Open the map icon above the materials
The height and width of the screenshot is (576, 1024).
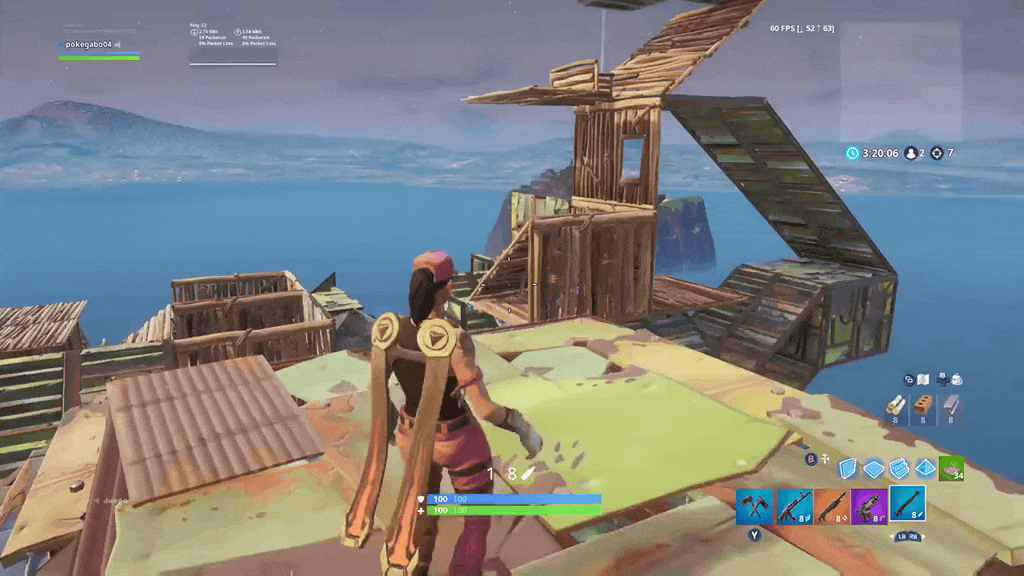tap(925, 379)
